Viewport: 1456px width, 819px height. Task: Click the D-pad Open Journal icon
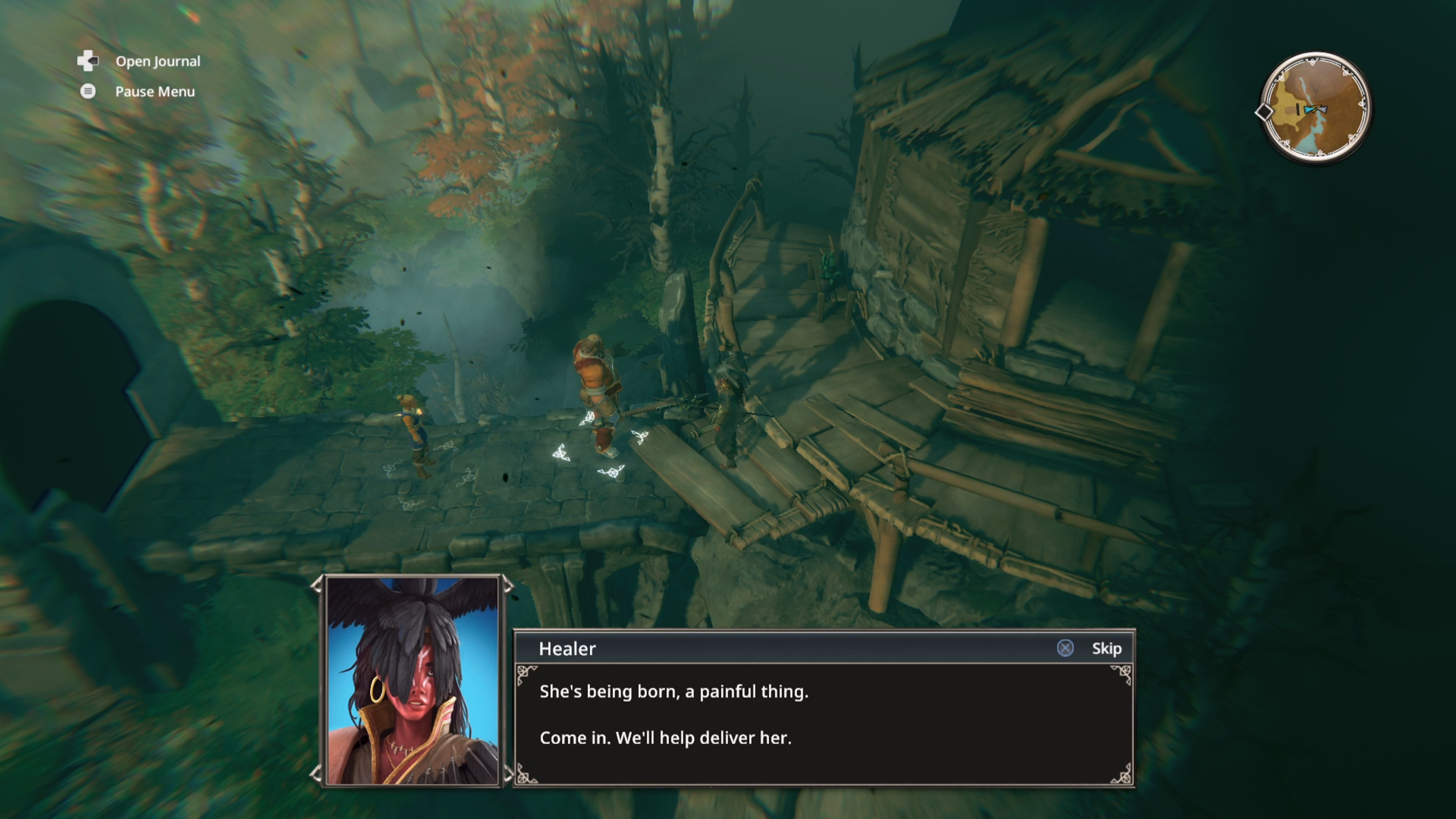coord(87,61)
